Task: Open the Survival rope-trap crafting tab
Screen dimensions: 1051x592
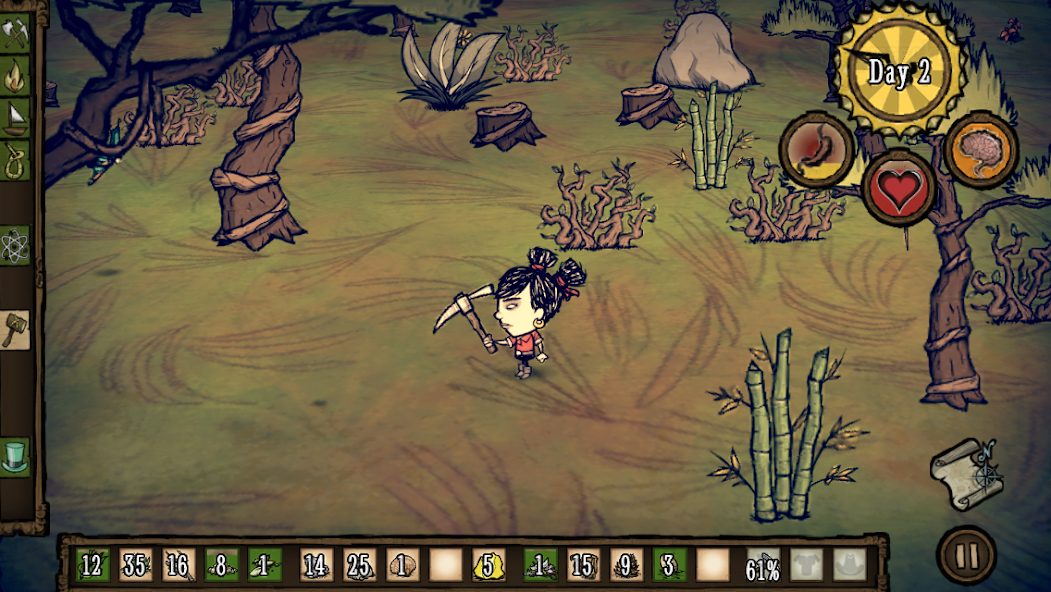Action: pos(15,158)
